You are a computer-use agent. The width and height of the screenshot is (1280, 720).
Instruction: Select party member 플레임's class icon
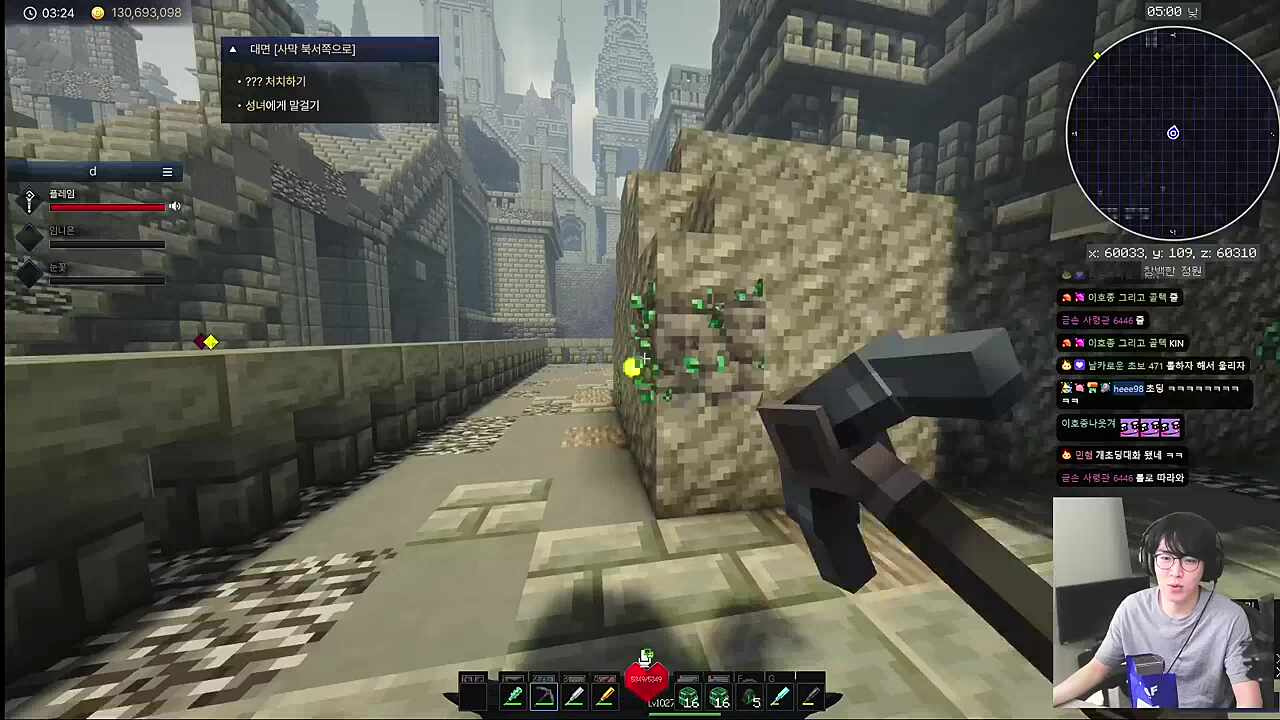point(30,201)
